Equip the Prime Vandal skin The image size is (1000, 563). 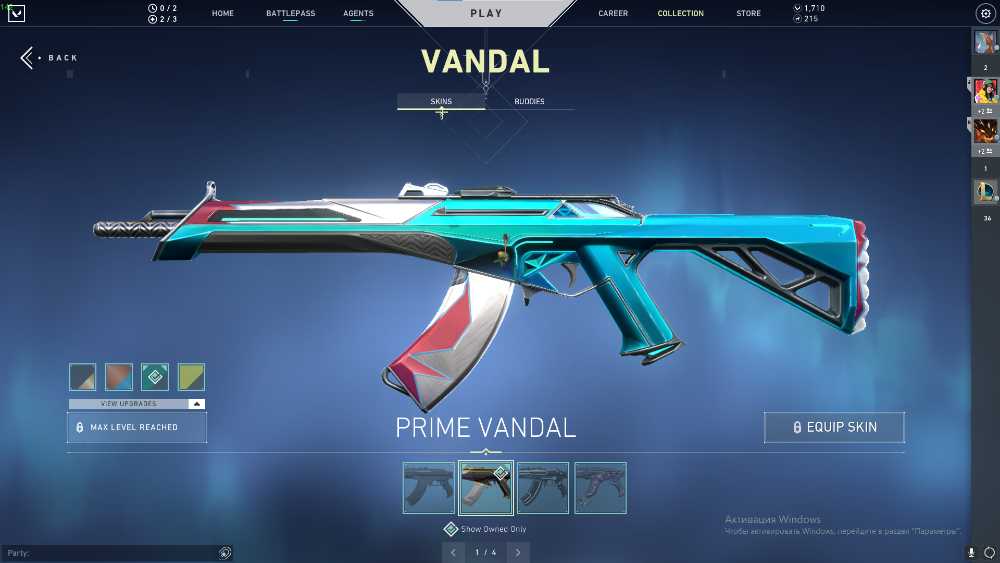click(834, 427)
